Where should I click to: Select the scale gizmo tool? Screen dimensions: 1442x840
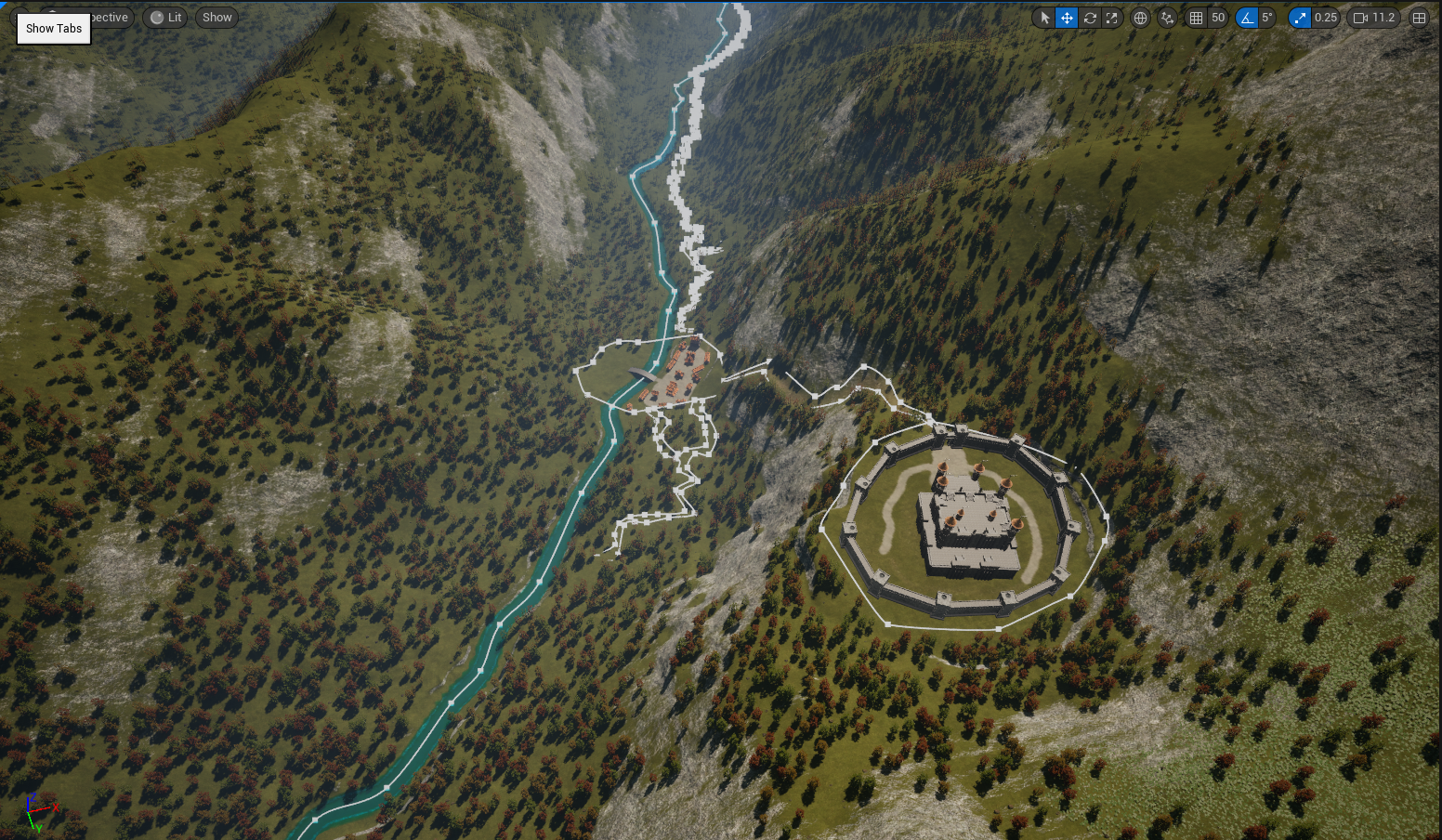[1112, 18]
